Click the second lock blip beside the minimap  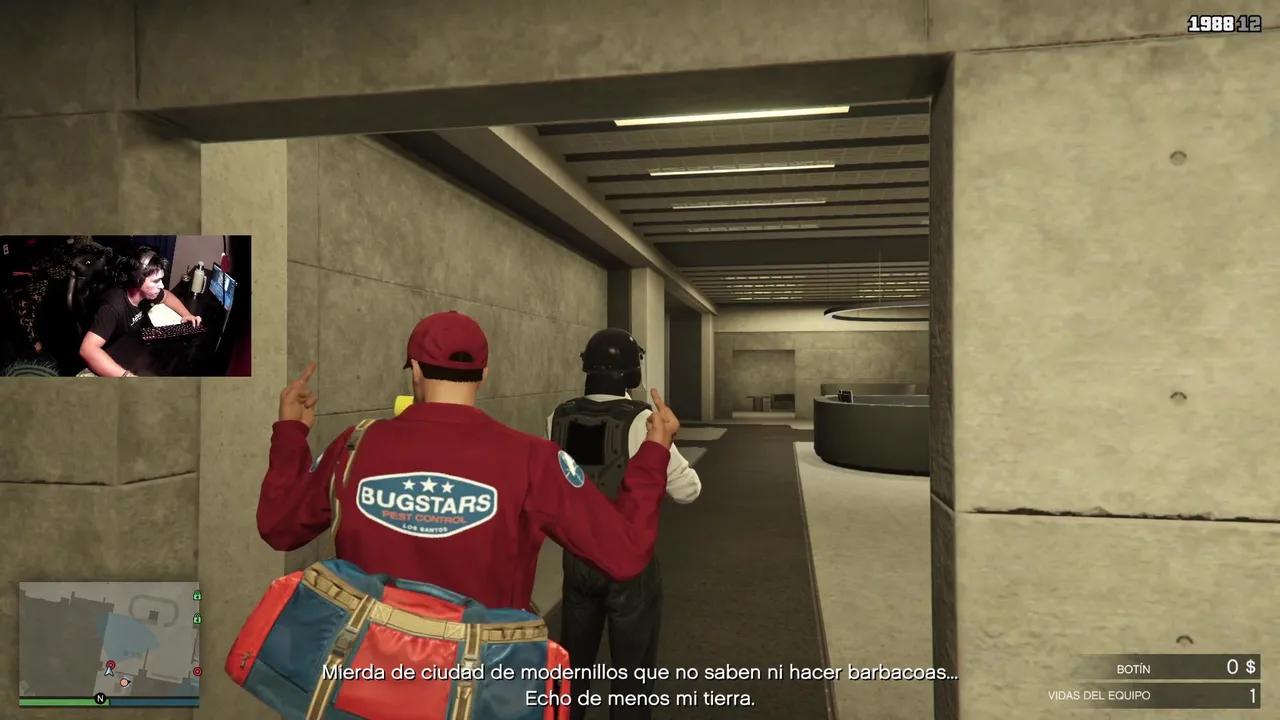pyautogui.click(x=197, y=618)
